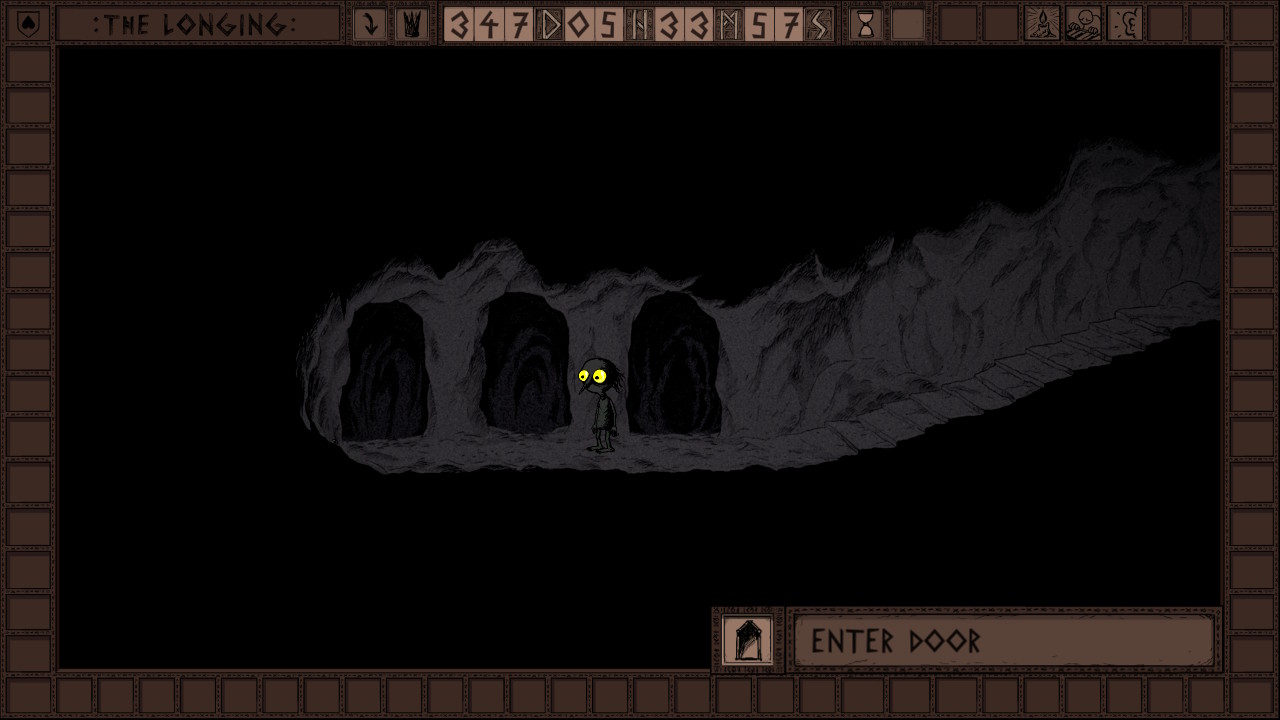
Task: Choose the Enter Door action
Action: point(1003,640)
